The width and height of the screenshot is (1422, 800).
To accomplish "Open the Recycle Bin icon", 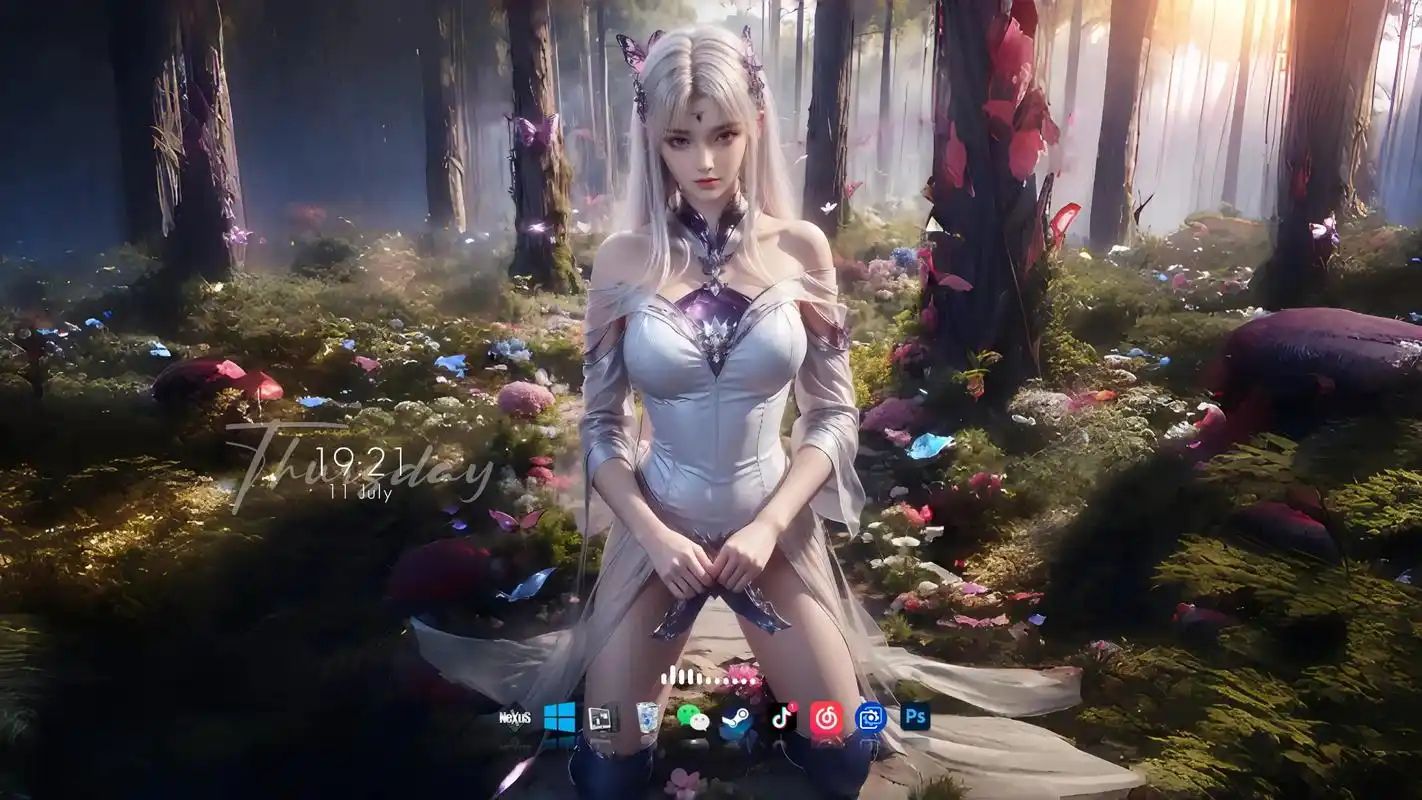I will (x=645, y=718).
